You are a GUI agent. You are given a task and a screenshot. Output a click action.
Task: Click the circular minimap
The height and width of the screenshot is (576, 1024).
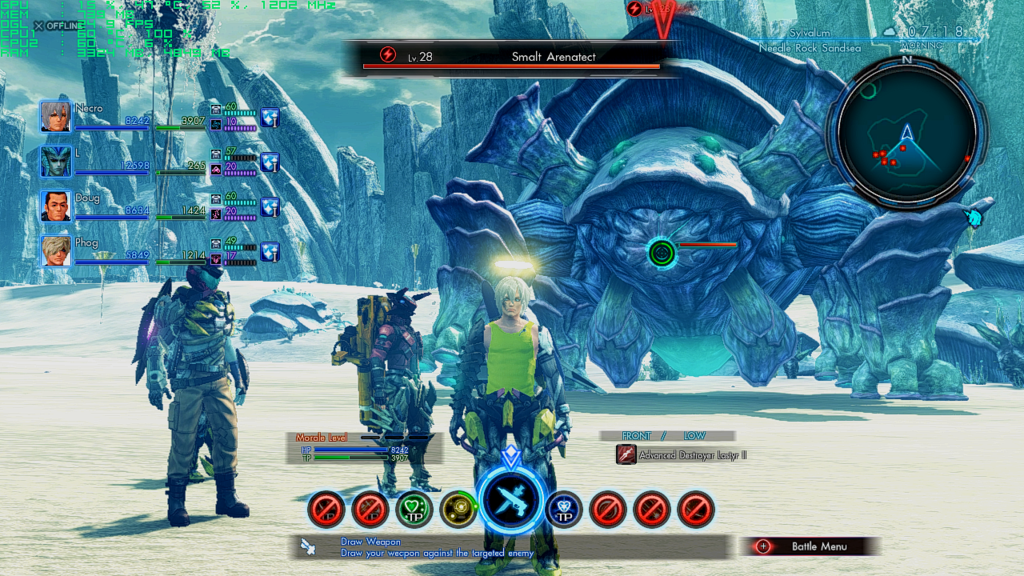[x=907, y=131]
